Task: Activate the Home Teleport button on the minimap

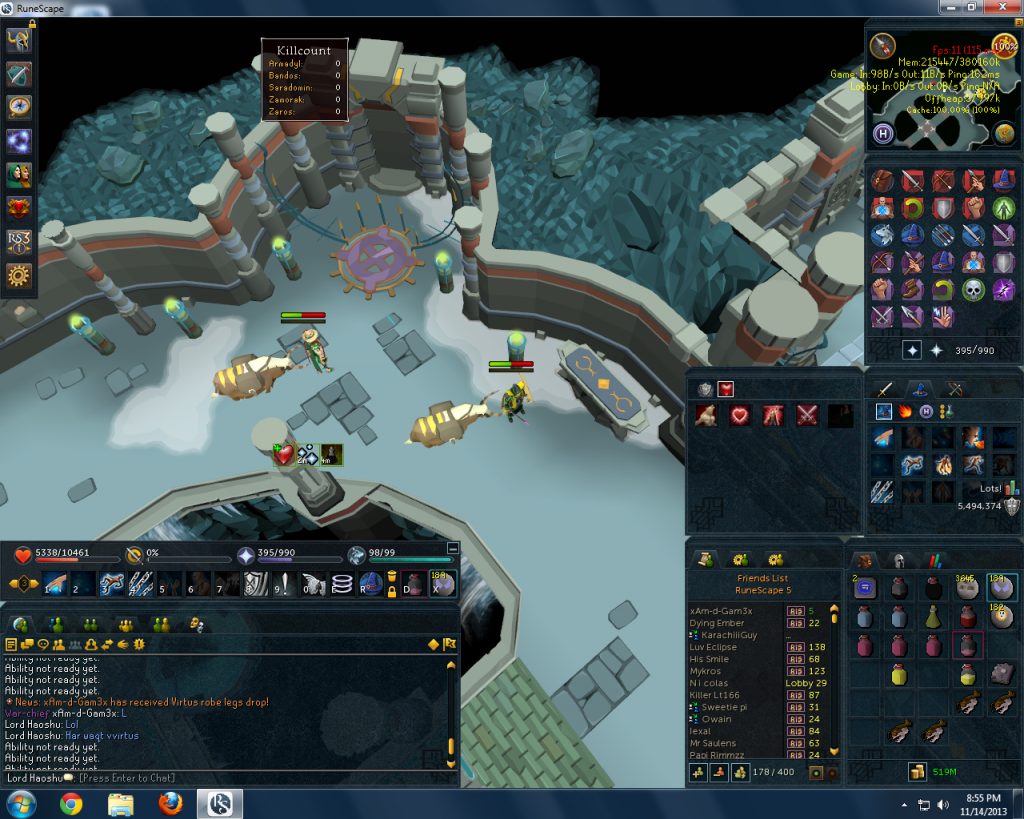Action: tap(884, 133)
